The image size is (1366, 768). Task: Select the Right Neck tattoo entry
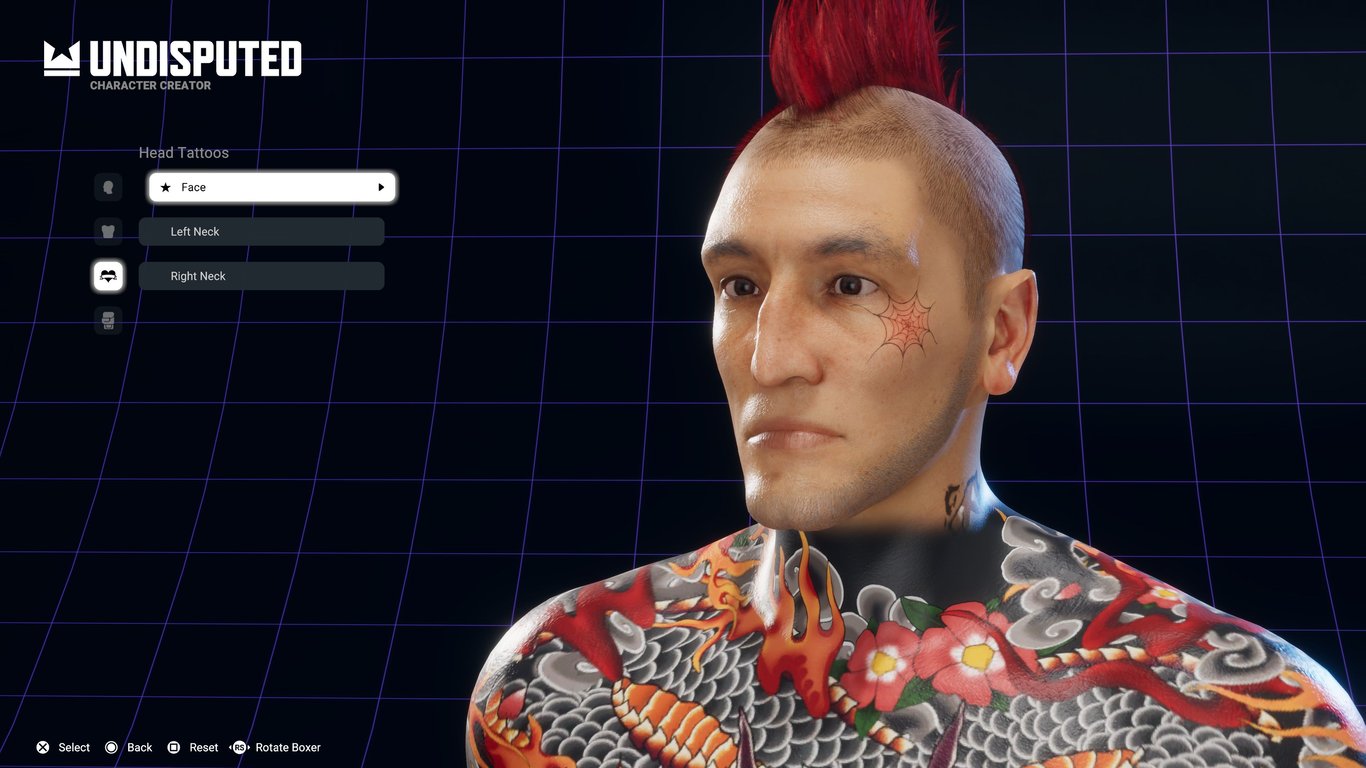[x=261, y=276]
